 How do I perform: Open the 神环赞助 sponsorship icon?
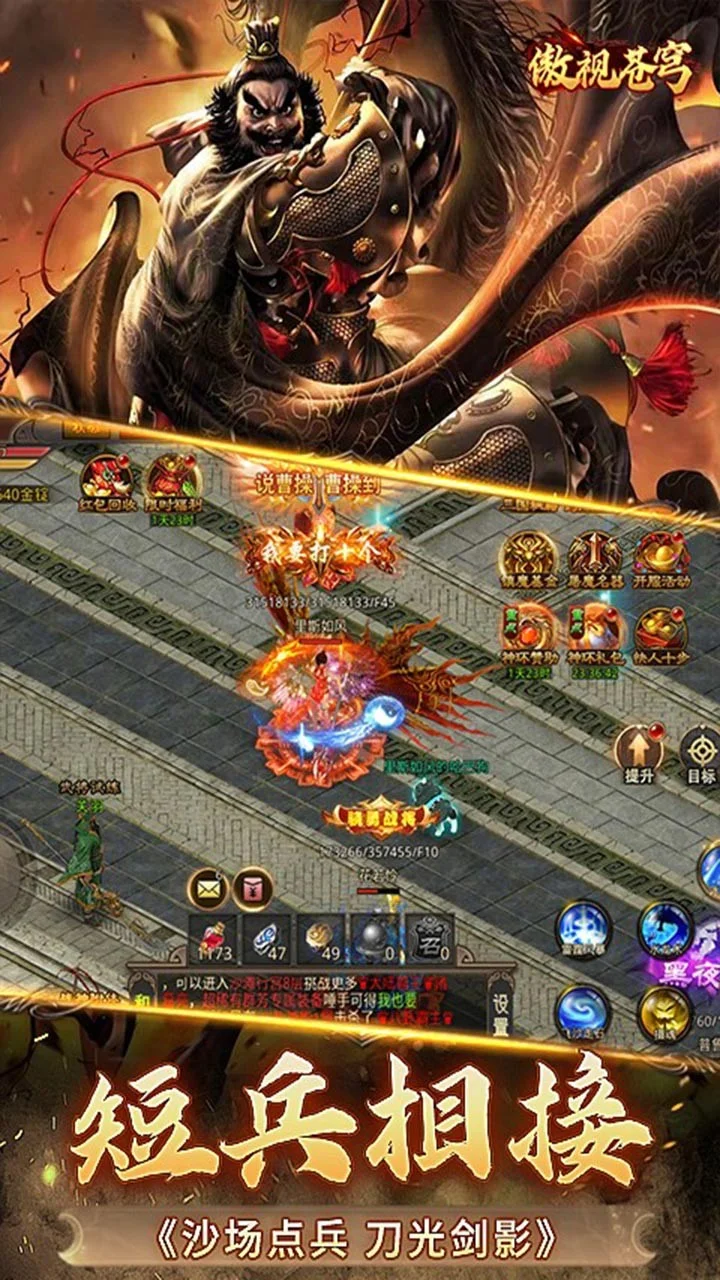click(529, 630)
